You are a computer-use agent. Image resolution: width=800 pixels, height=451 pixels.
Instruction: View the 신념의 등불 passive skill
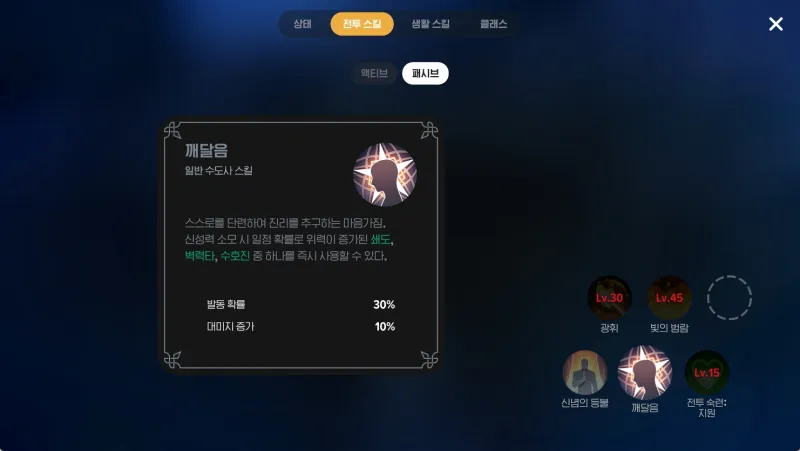[585, 372]
